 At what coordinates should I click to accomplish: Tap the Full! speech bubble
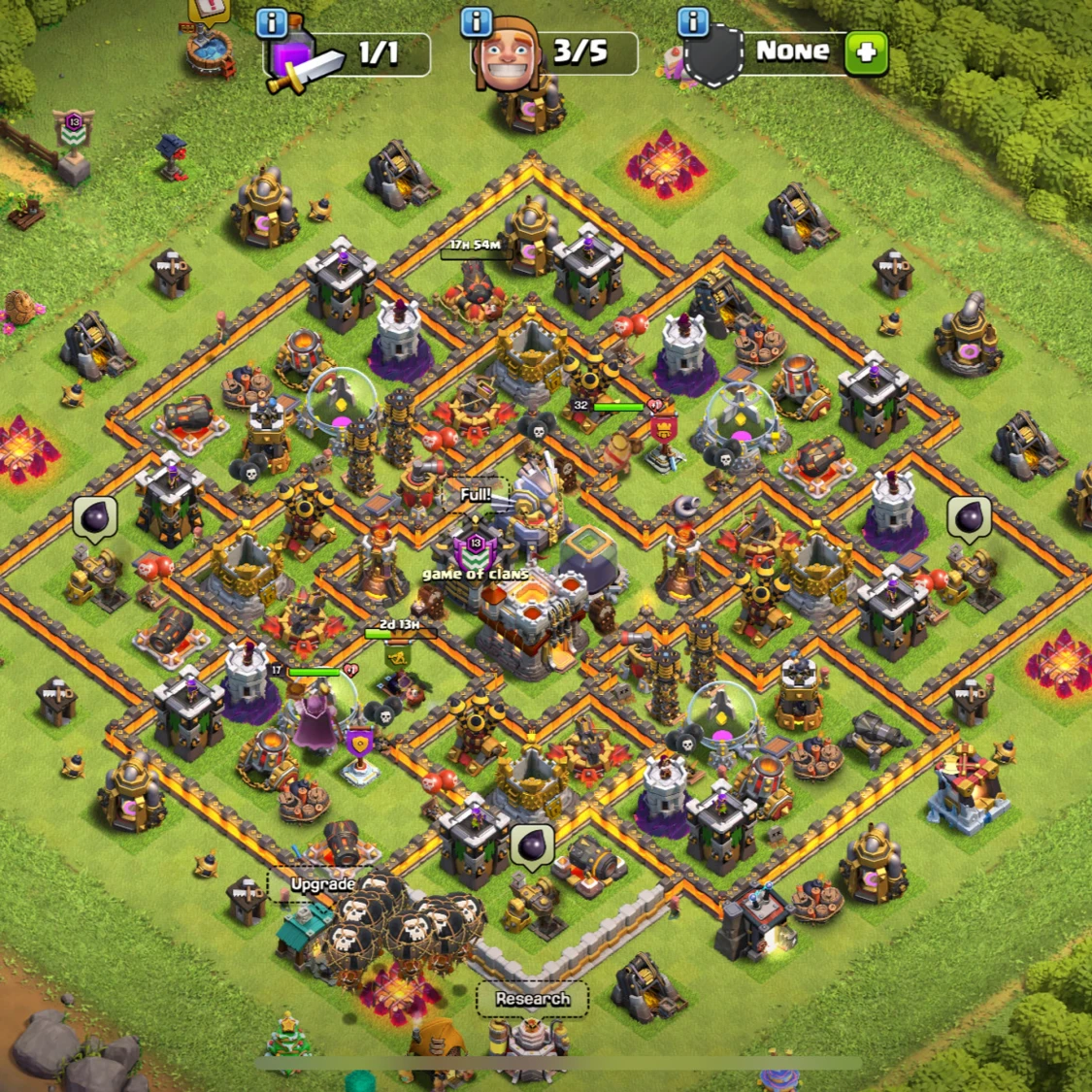475,495
